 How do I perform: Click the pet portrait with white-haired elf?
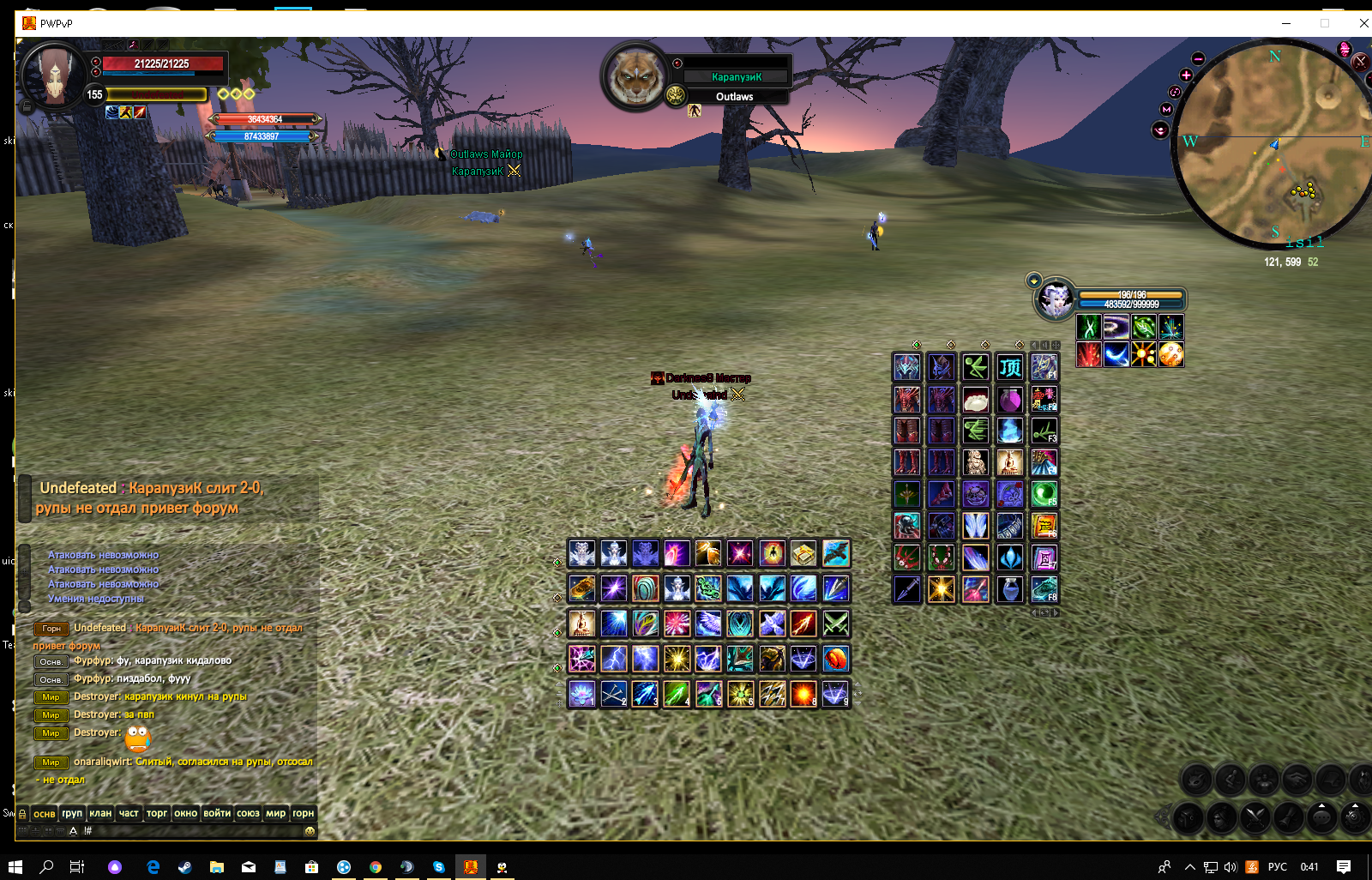pyautogui.click(x=1055, y=299)
